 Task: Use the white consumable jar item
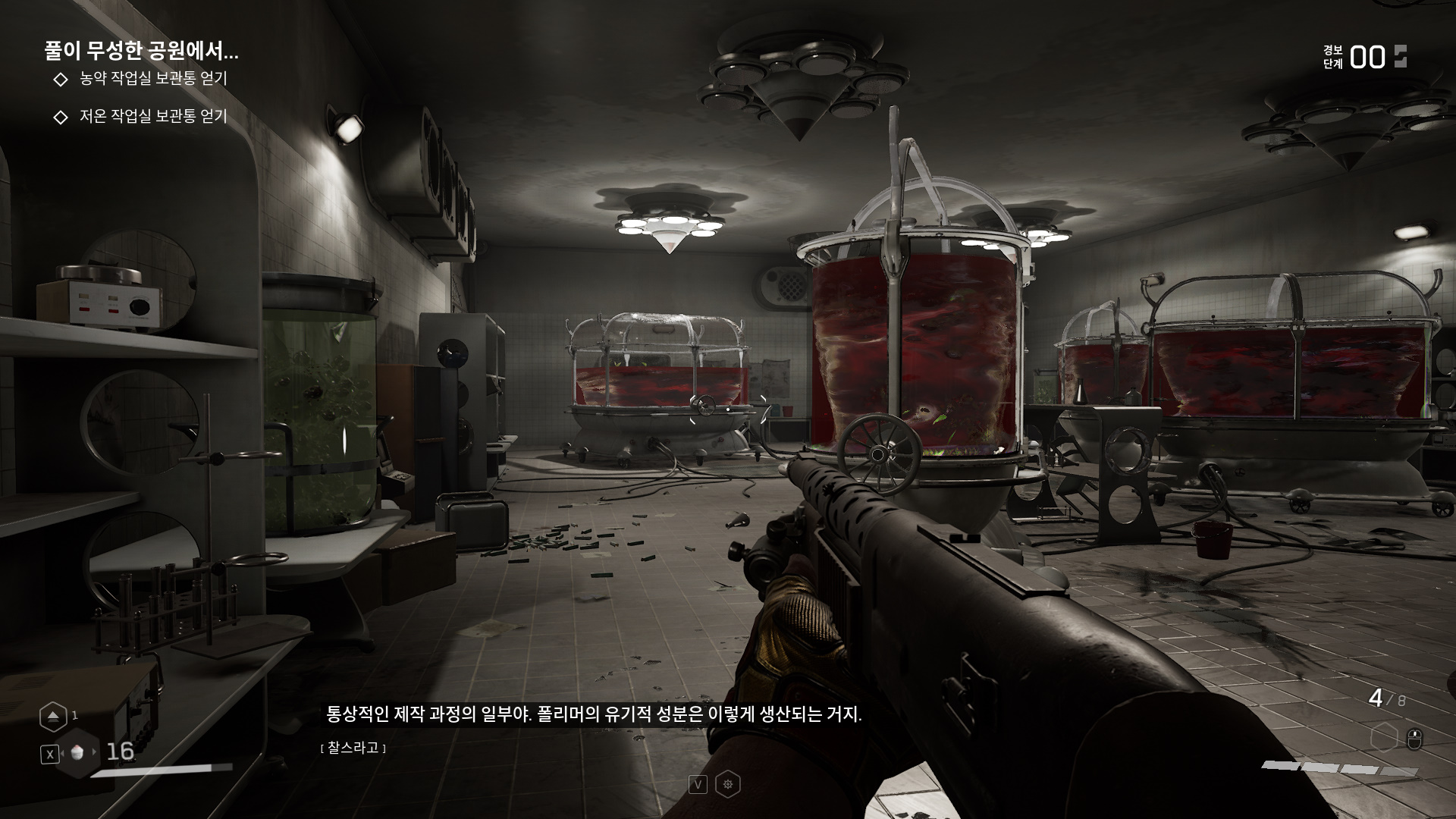pos(76,752)
